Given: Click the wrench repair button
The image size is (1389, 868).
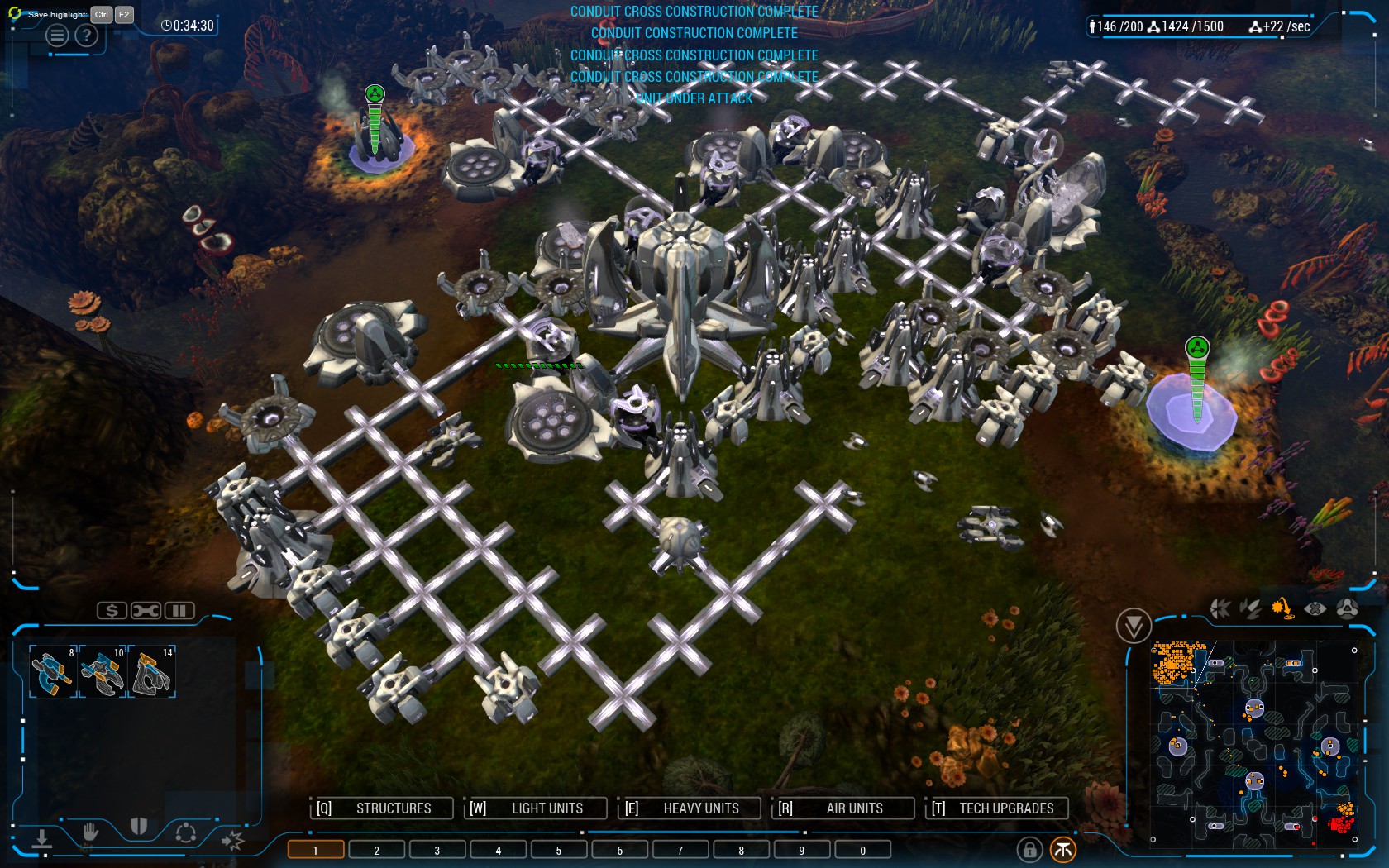Looking at the screenshot, I should point(146,611).
